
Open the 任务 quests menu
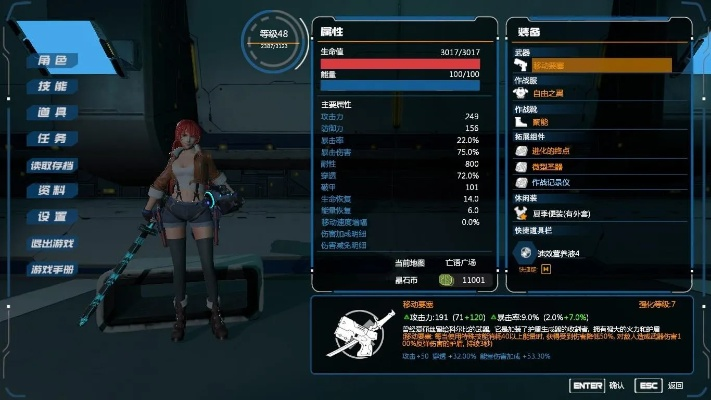(52, 138)
